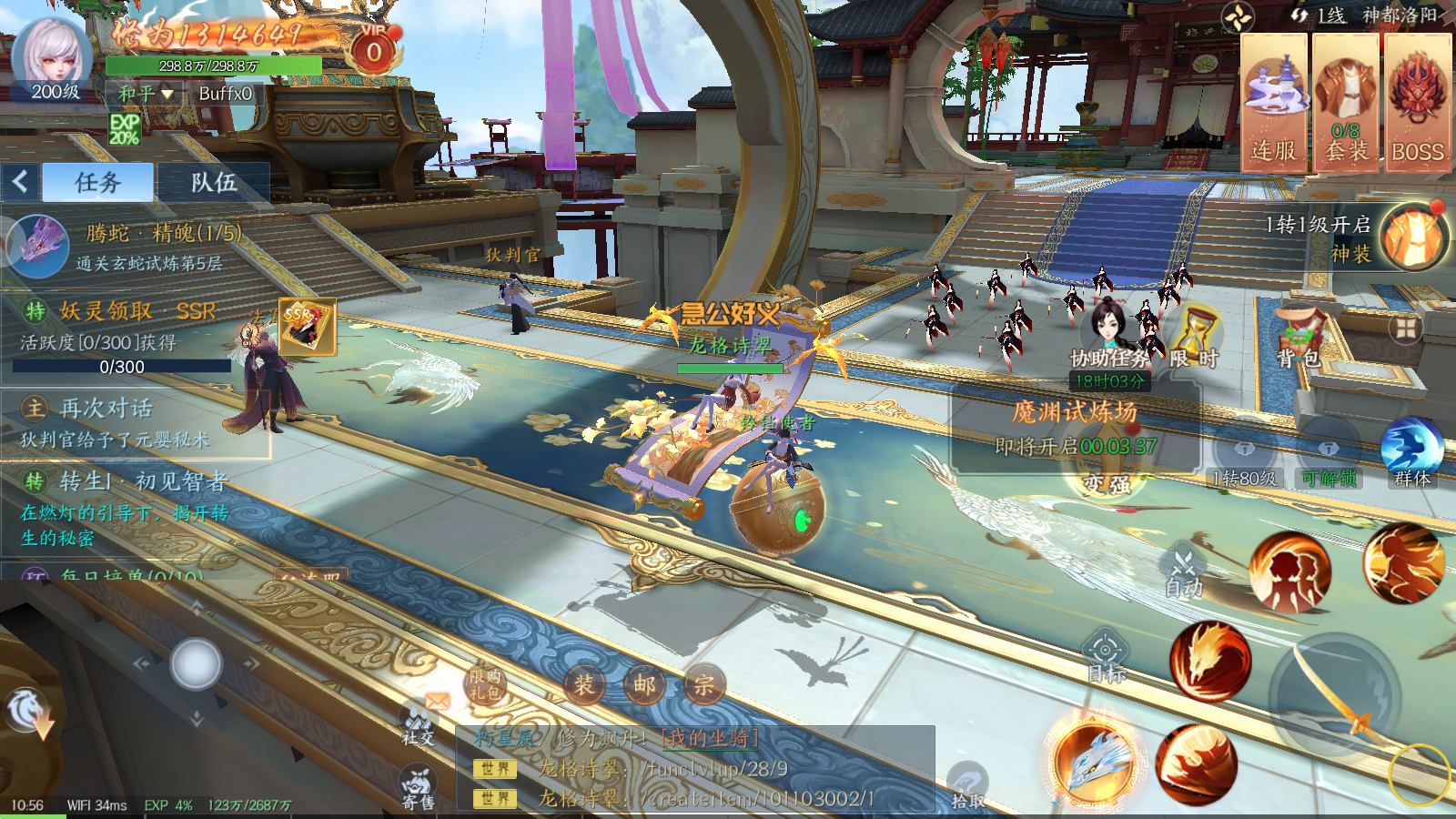Screen dimensions: 1456x819
Task: Open the 限时 hourglass event icon
Action: point(1194,335)
